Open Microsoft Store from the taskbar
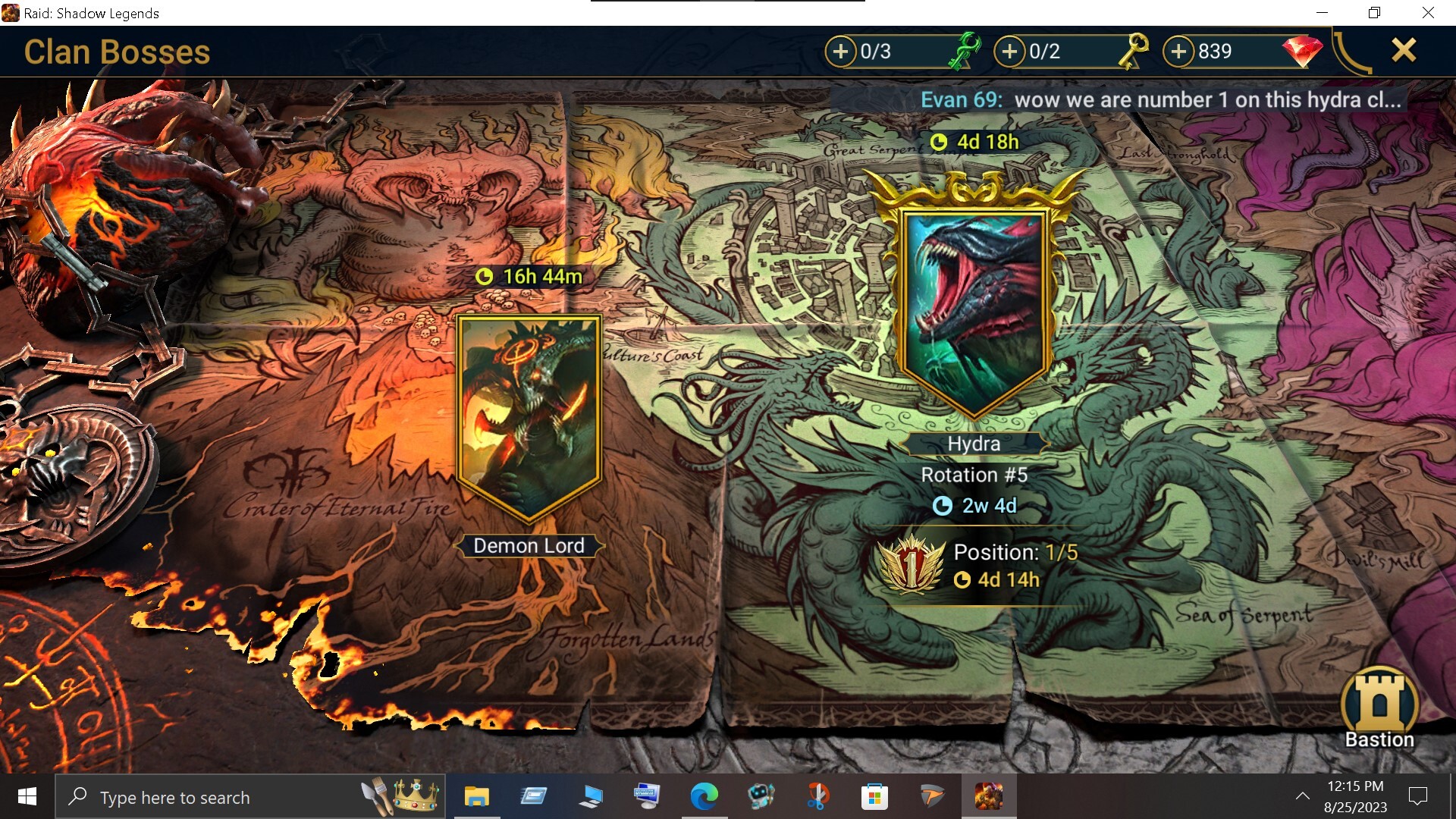 coord(876,797)
